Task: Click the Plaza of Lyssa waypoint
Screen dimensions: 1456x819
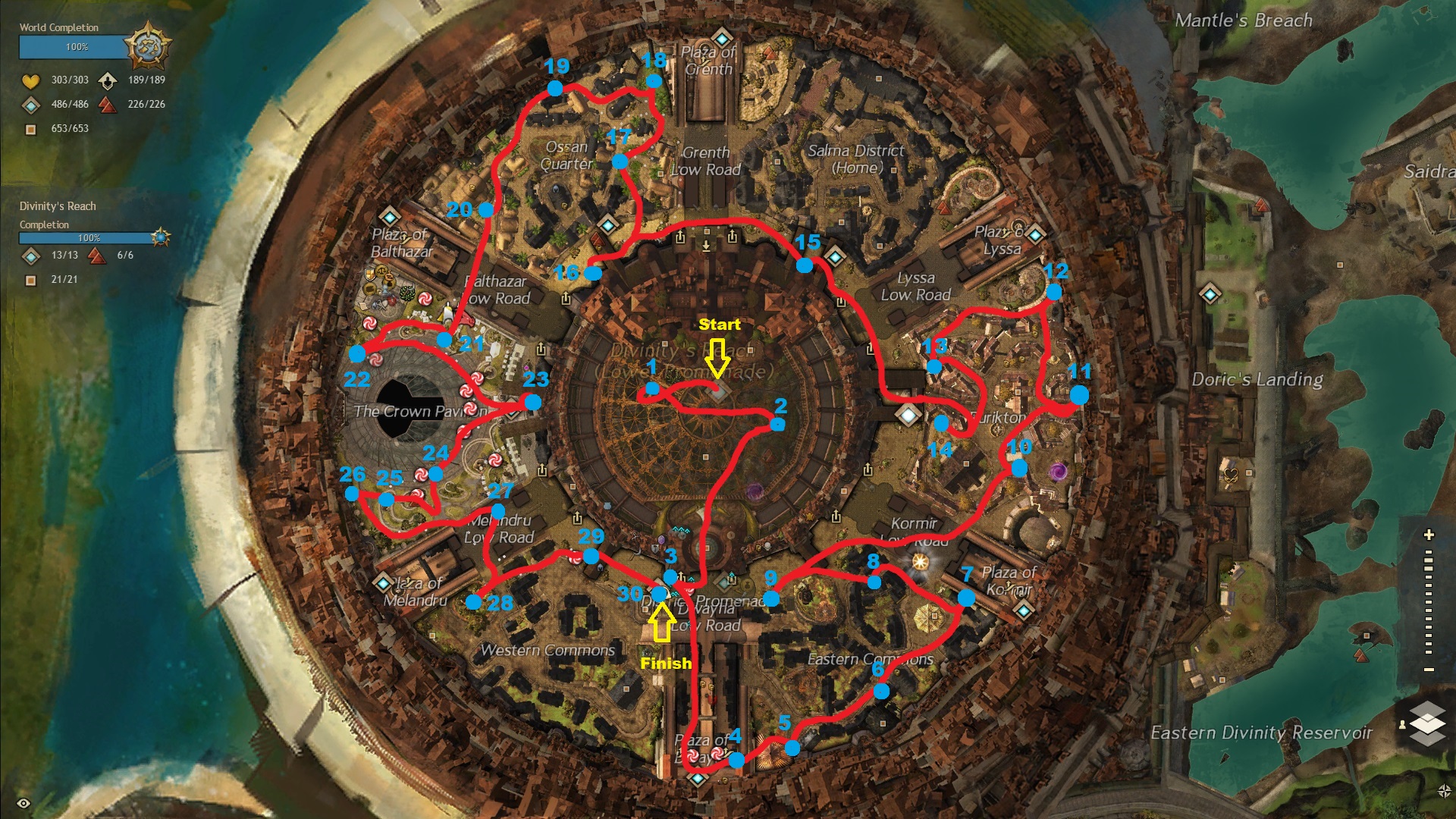Action: point(1034,234)
